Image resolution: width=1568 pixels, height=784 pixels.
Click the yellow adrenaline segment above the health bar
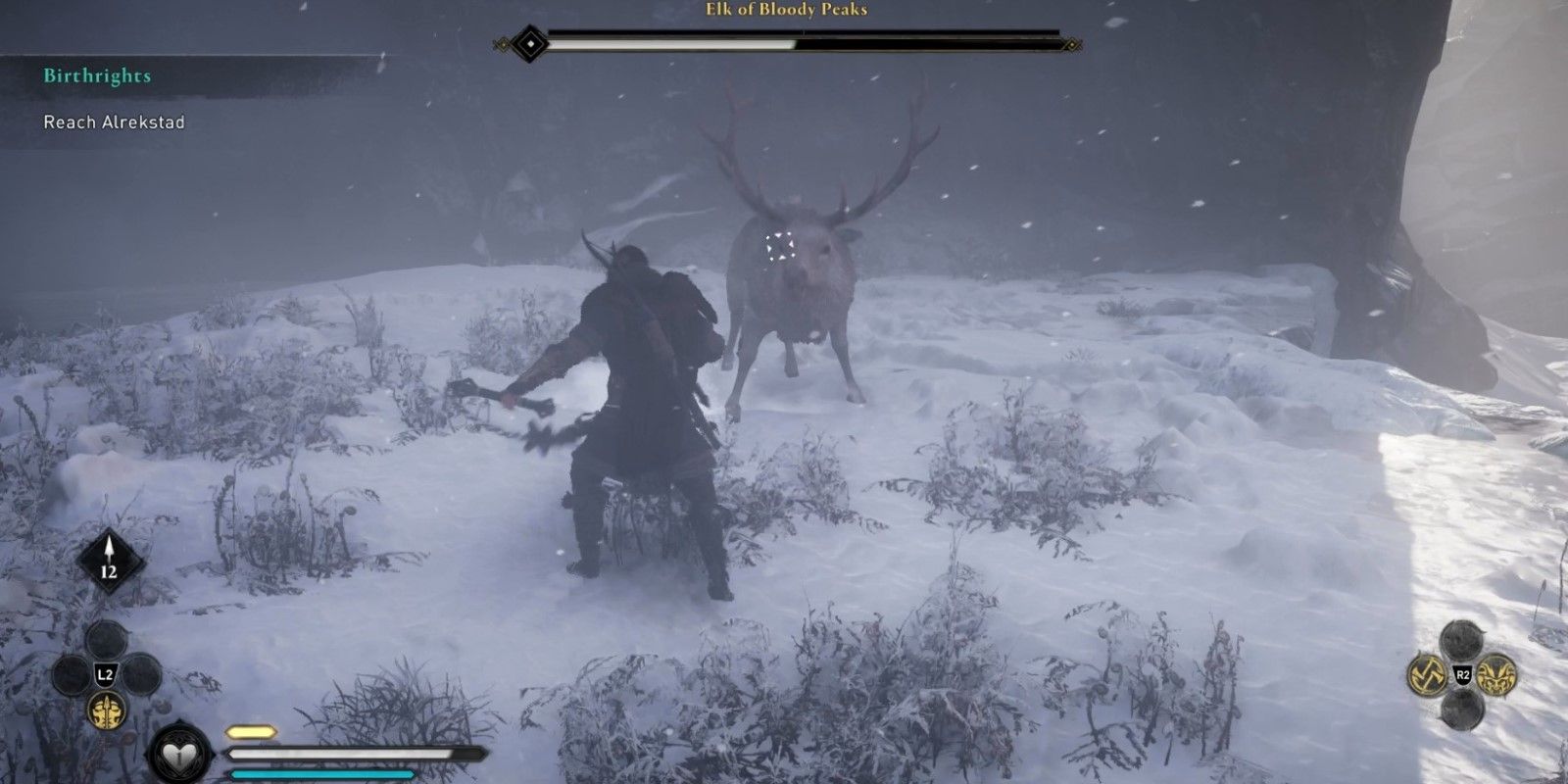tap(252, 730)
